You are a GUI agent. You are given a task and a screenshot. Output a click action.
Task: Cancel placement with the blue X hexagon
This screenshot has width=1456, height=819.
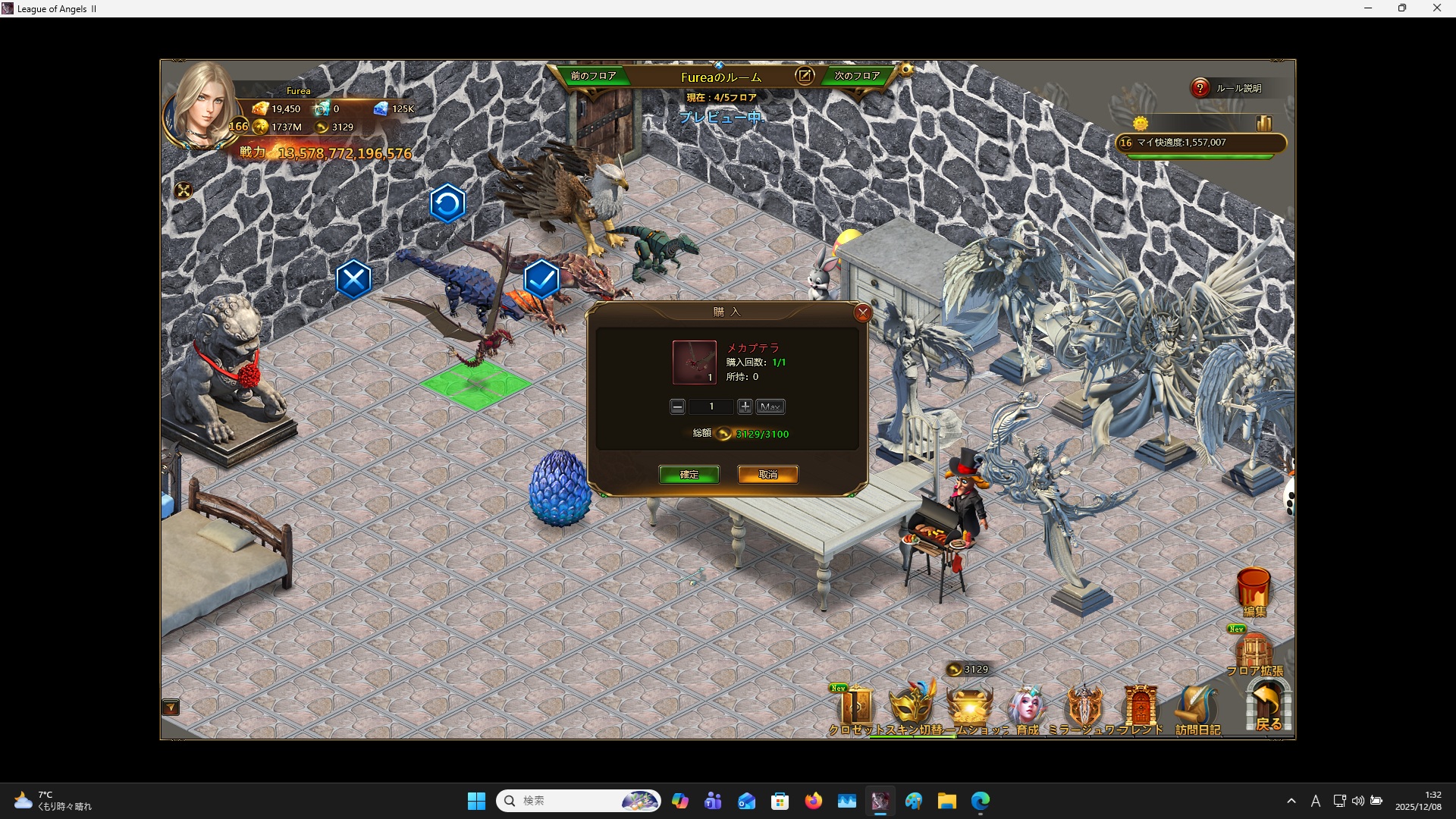pyautogui.click(x=353, y=280)
